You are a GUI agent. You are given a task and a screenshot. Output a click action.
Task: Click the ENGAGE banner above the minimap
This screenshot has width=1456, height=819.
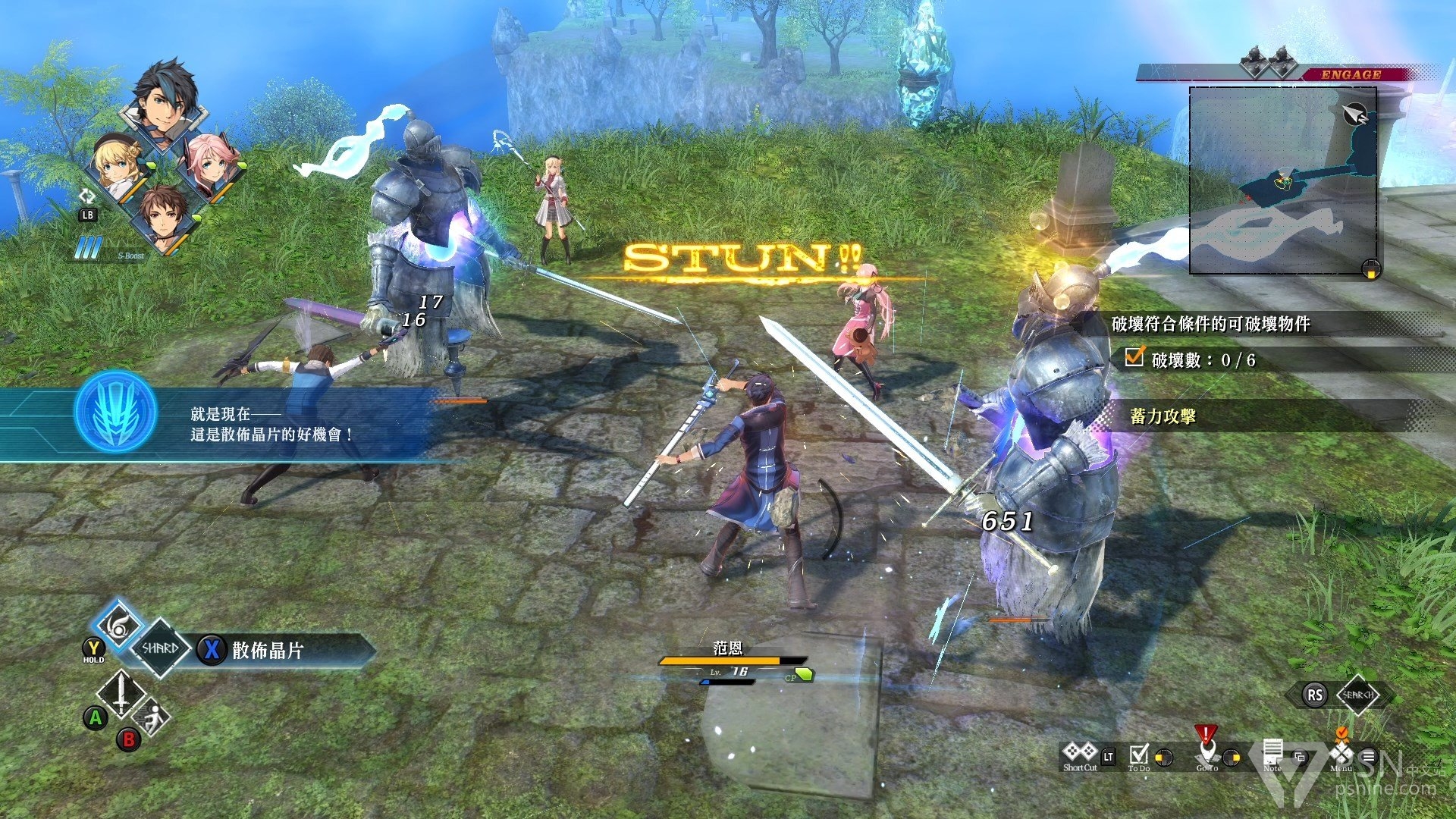(1351, 74)
